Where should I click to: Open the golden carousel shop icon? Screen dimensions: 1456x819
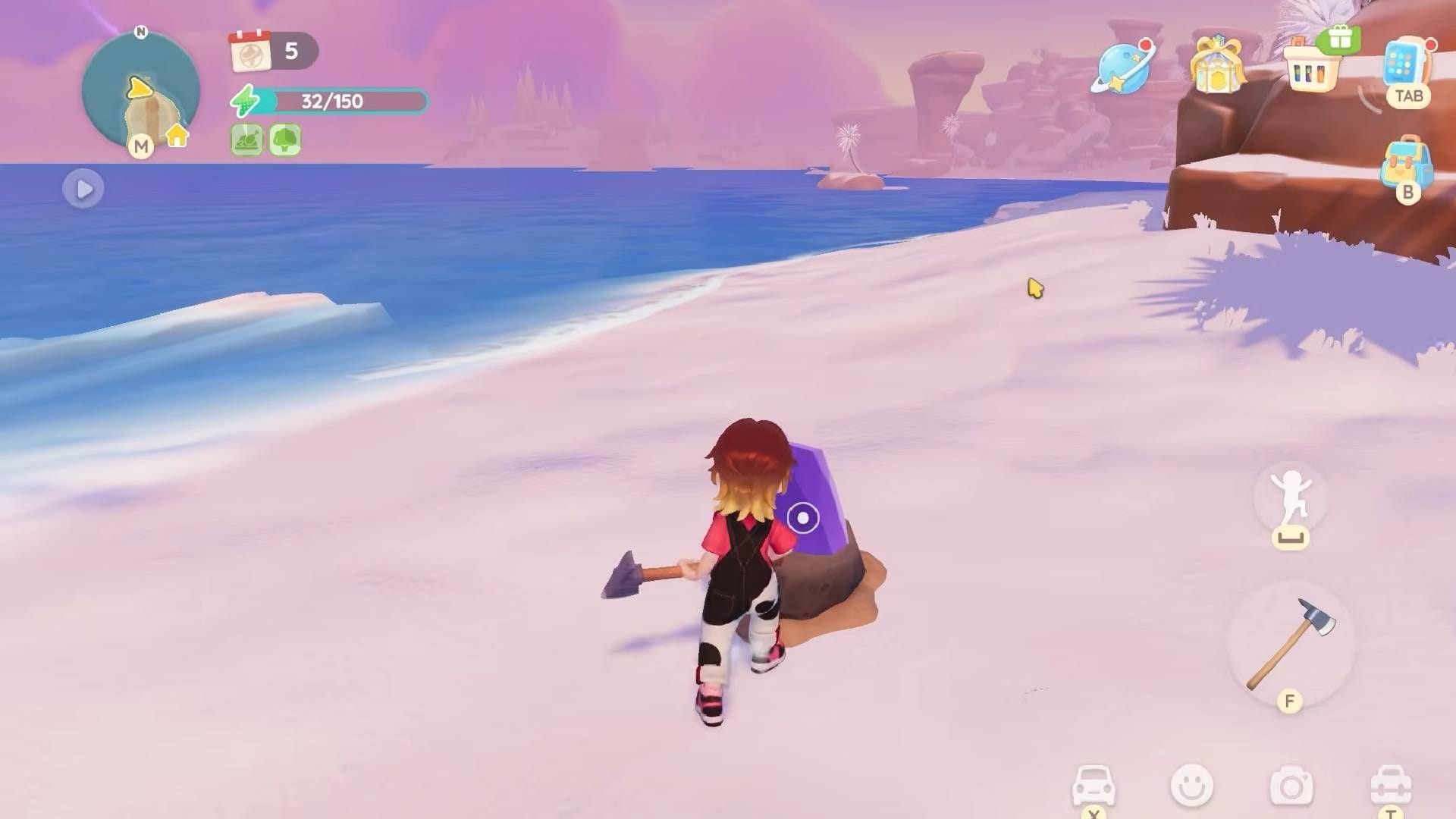click(x=1216, y=66)
